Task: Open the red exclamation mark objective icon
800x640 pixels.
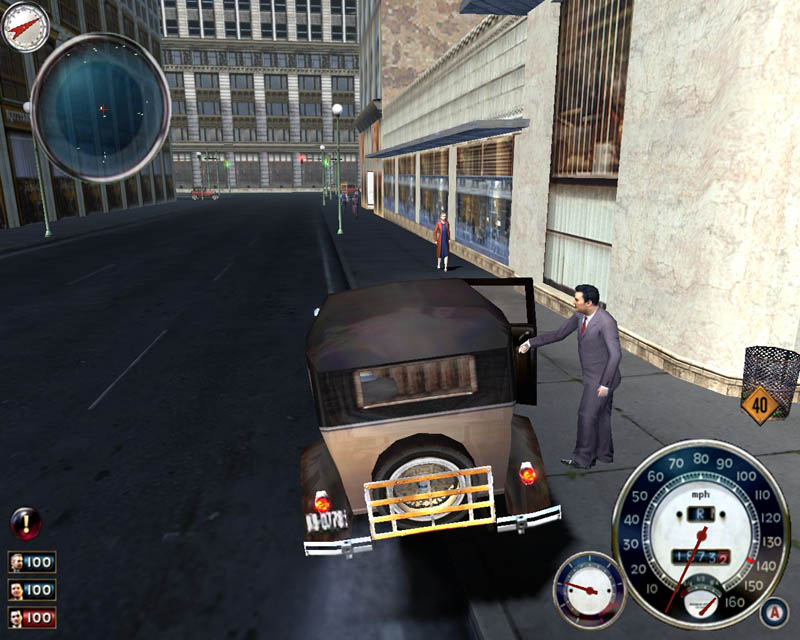Action: [25, 522]
